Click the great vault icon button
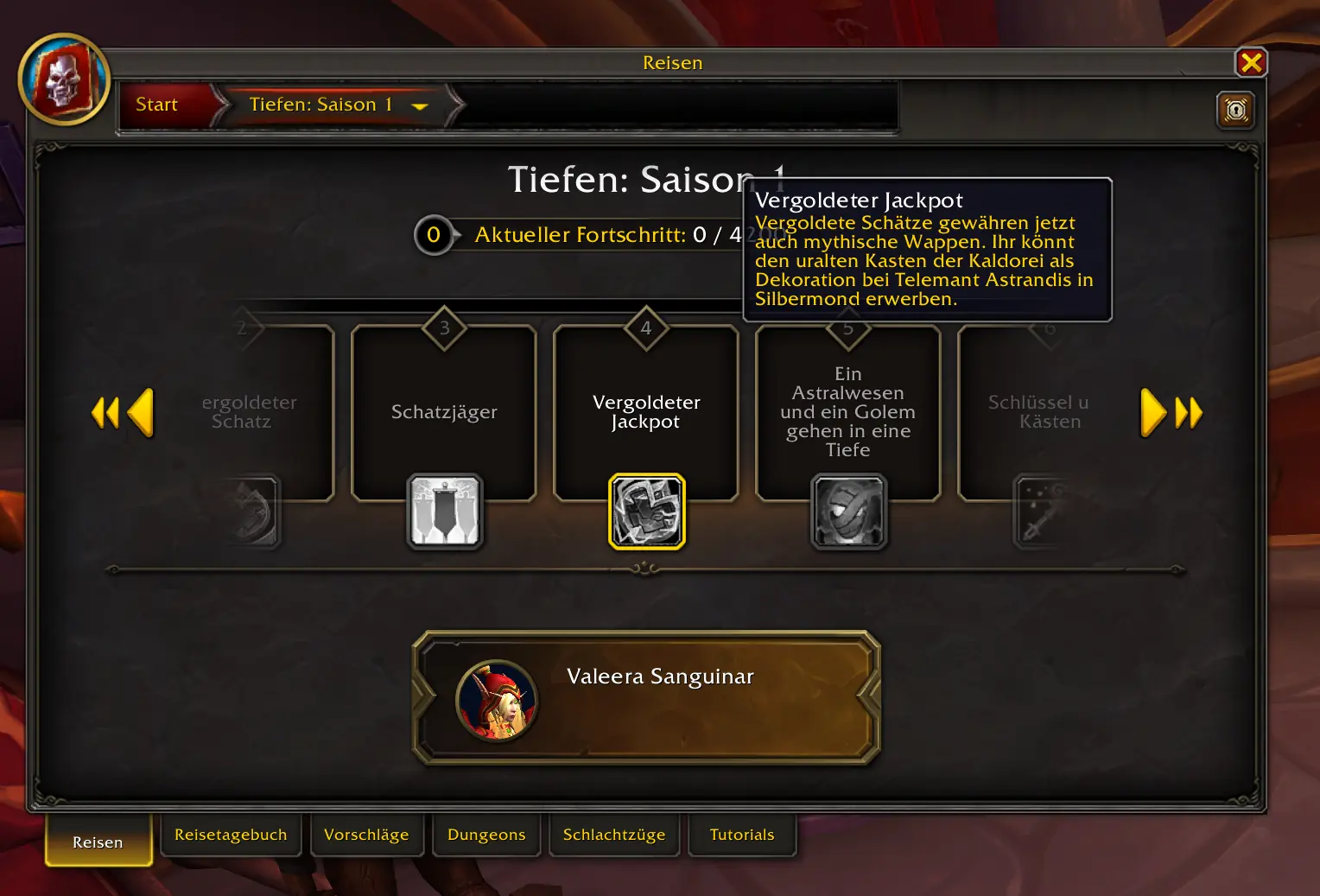The image size is (1320, 896). pyautogui.click(x=1235, y=110)
